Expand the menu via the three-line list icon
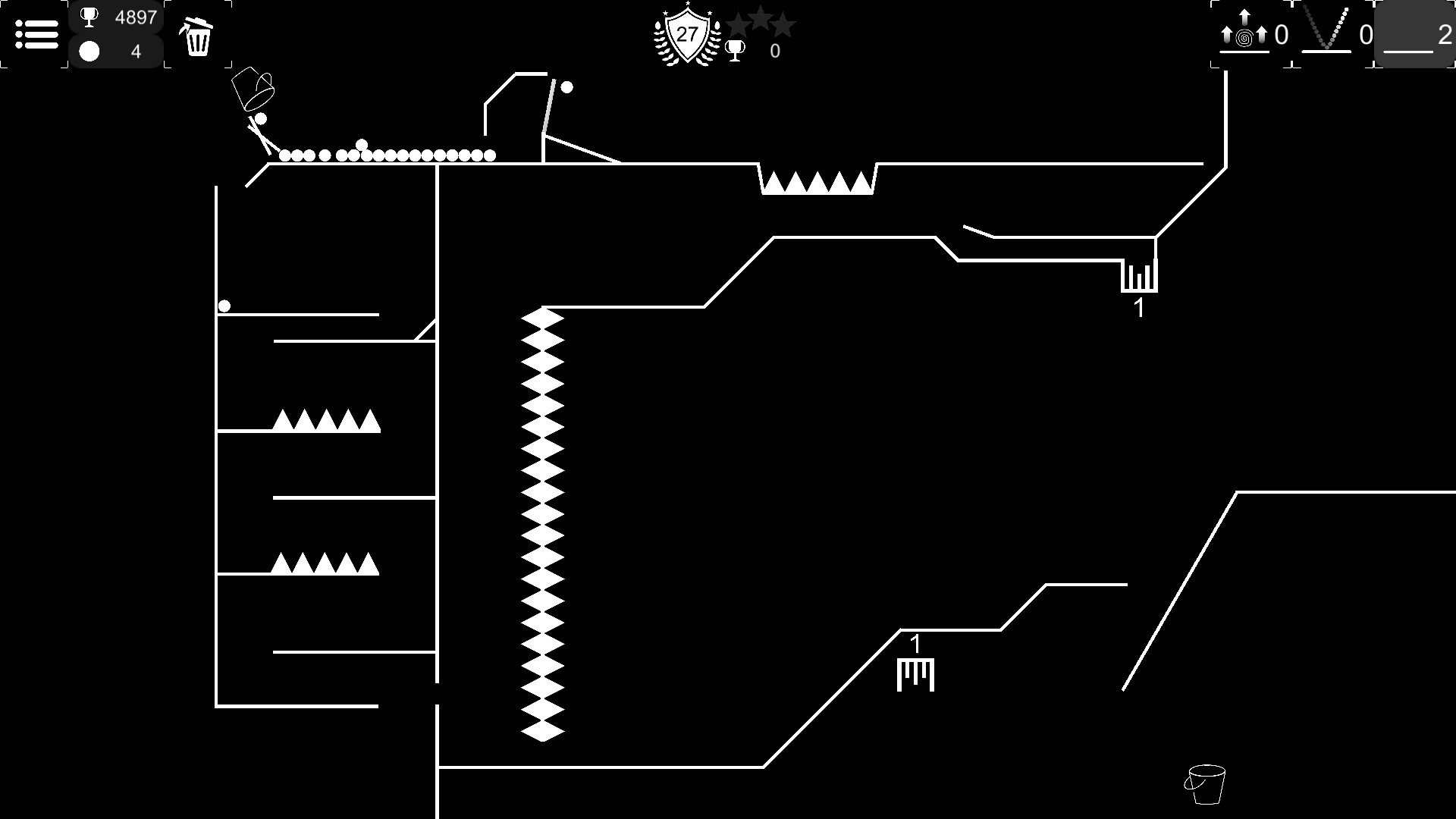 point(36,35)
